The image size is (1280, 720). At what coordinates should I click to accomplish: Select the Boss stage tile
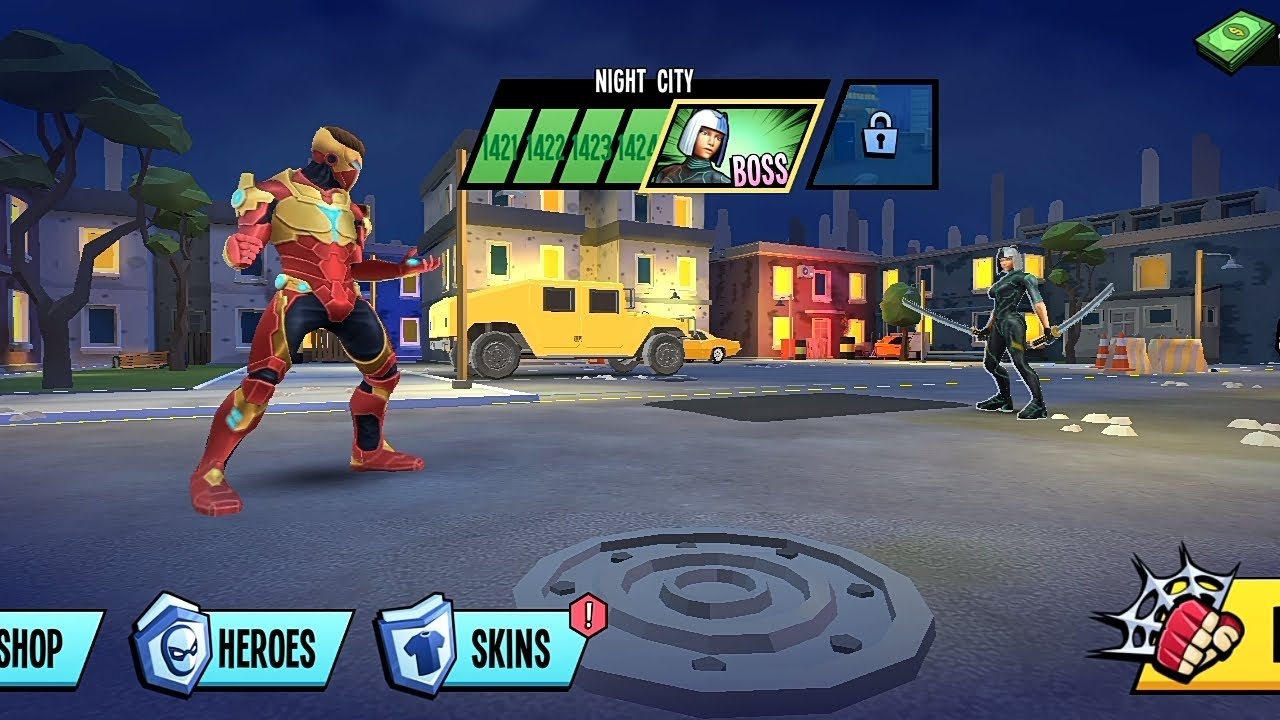tap(735, 146)
